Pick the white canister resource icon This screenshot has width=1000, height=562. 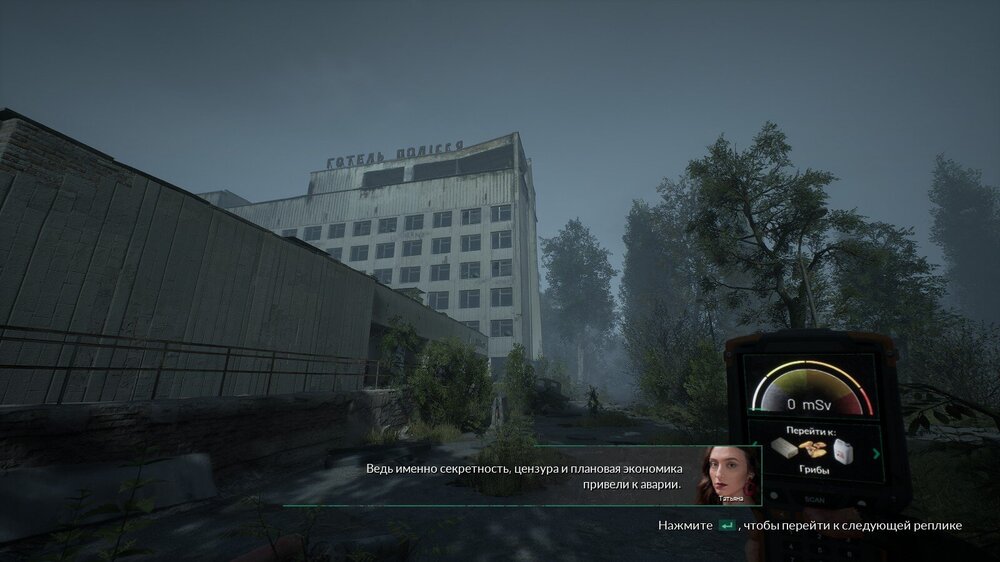point(841,450)
